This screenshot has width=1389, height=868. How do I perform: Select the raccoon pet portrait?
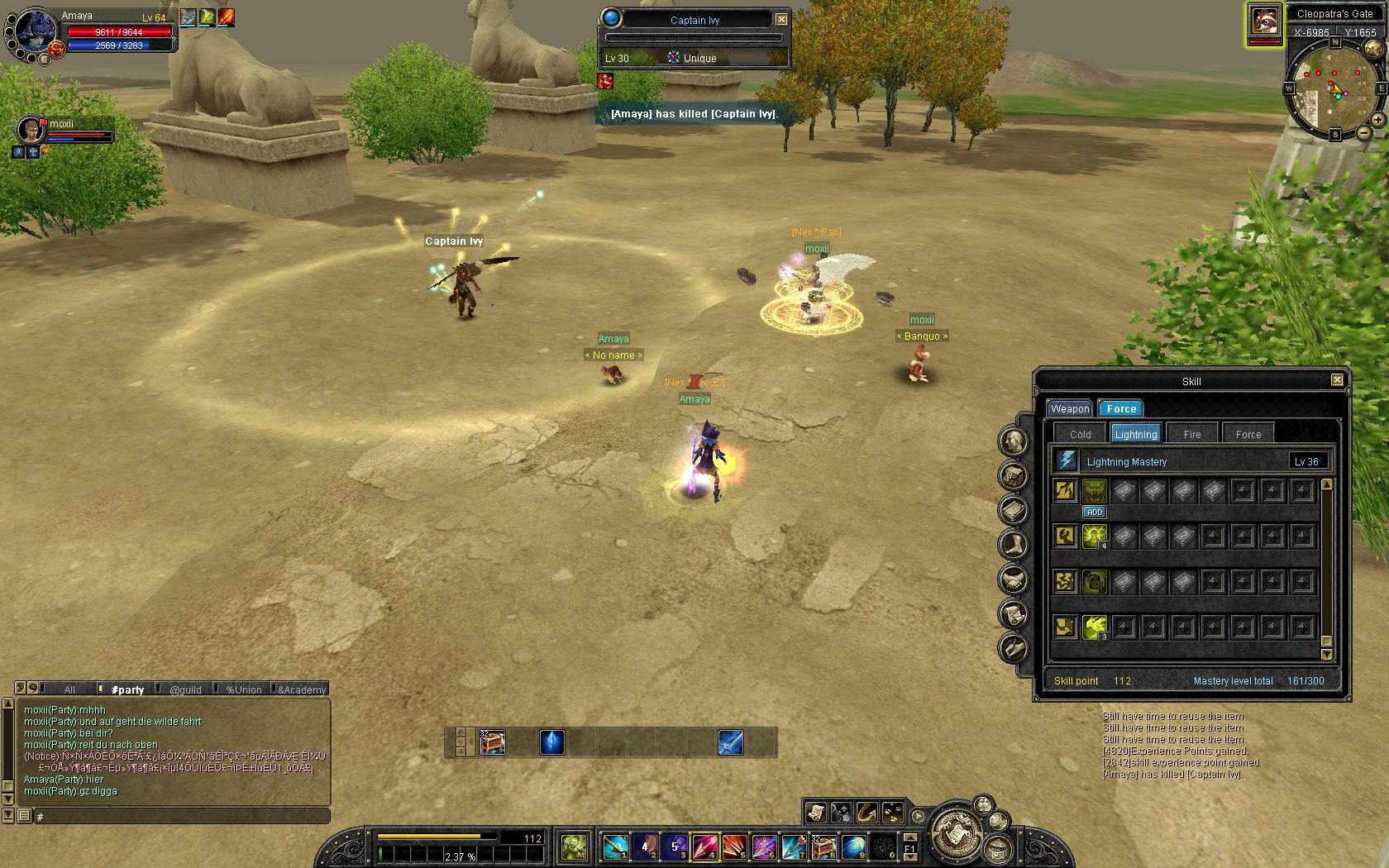(x=1263, y=20)
